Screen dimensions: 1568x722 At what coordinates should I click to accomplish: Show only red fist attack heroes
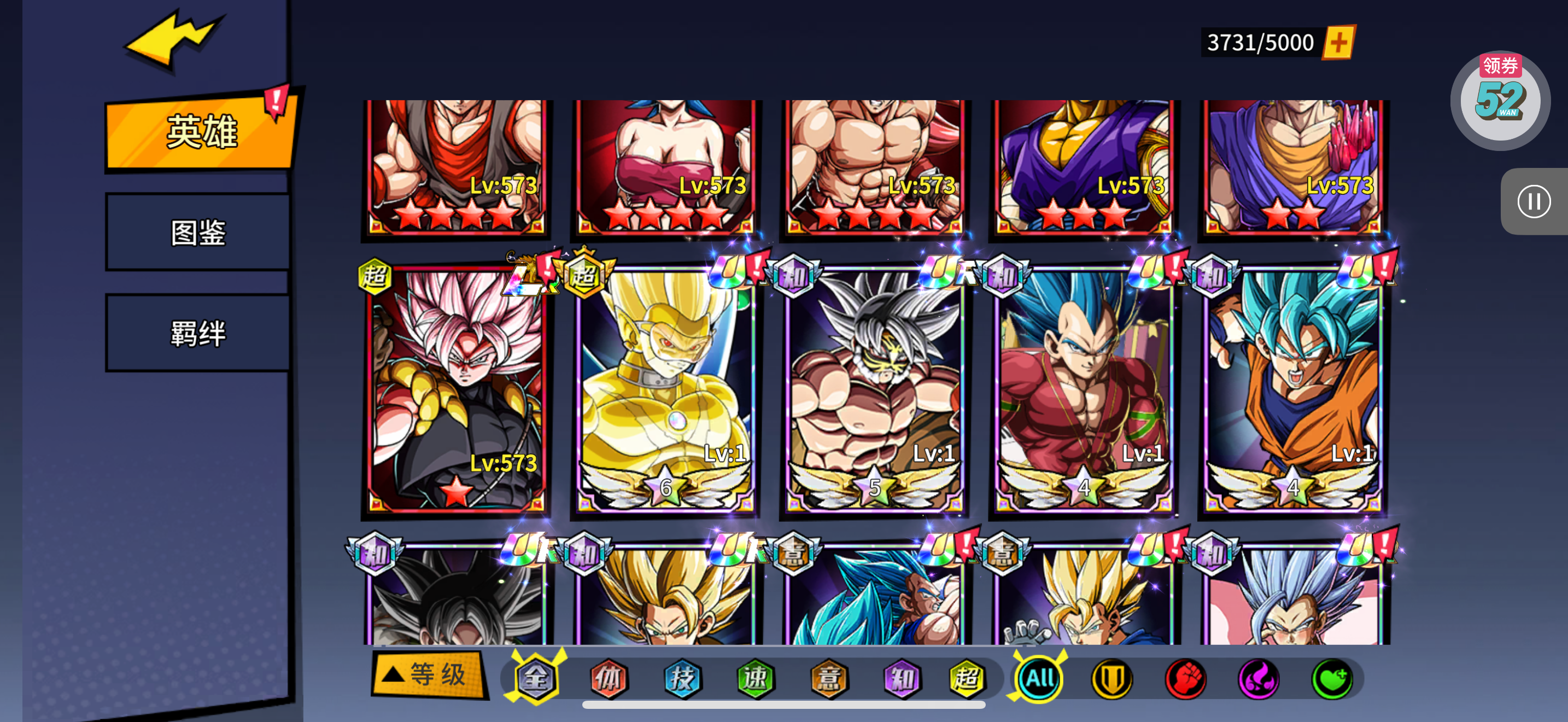click(1185, 678)
